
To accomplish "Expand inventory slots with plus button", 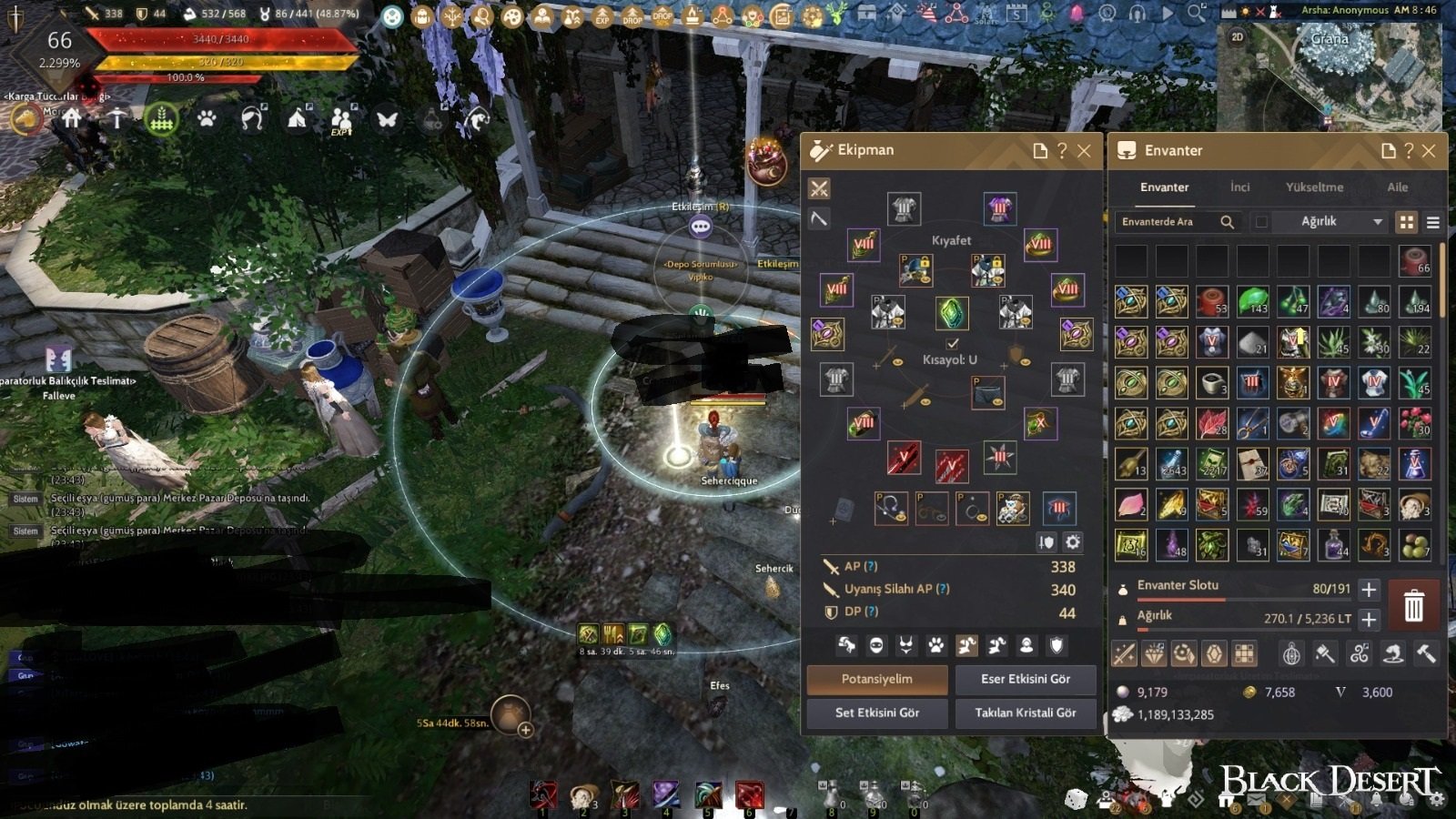I will tap(1369, 589).
